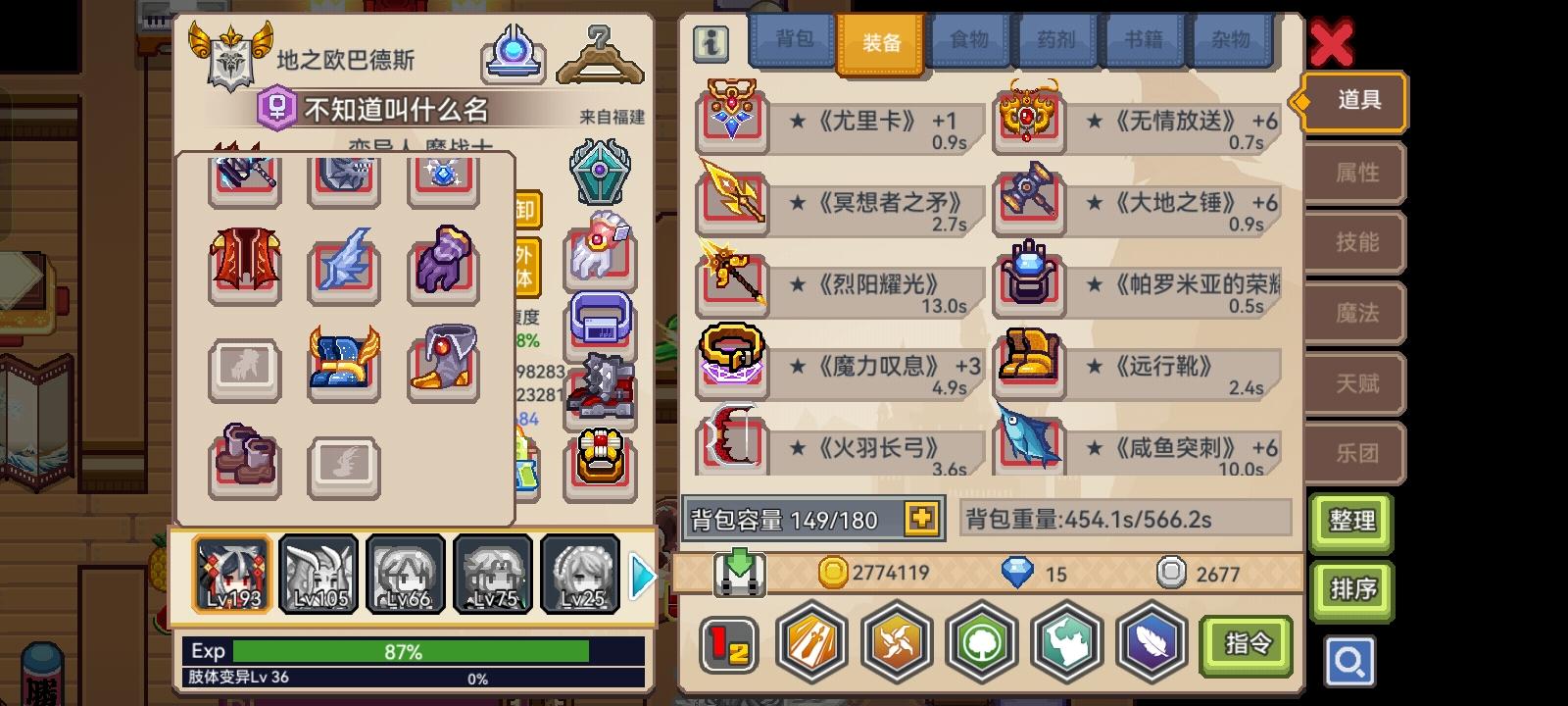
Task: Select the Lv105 character portrait
Action: point(318,574)
